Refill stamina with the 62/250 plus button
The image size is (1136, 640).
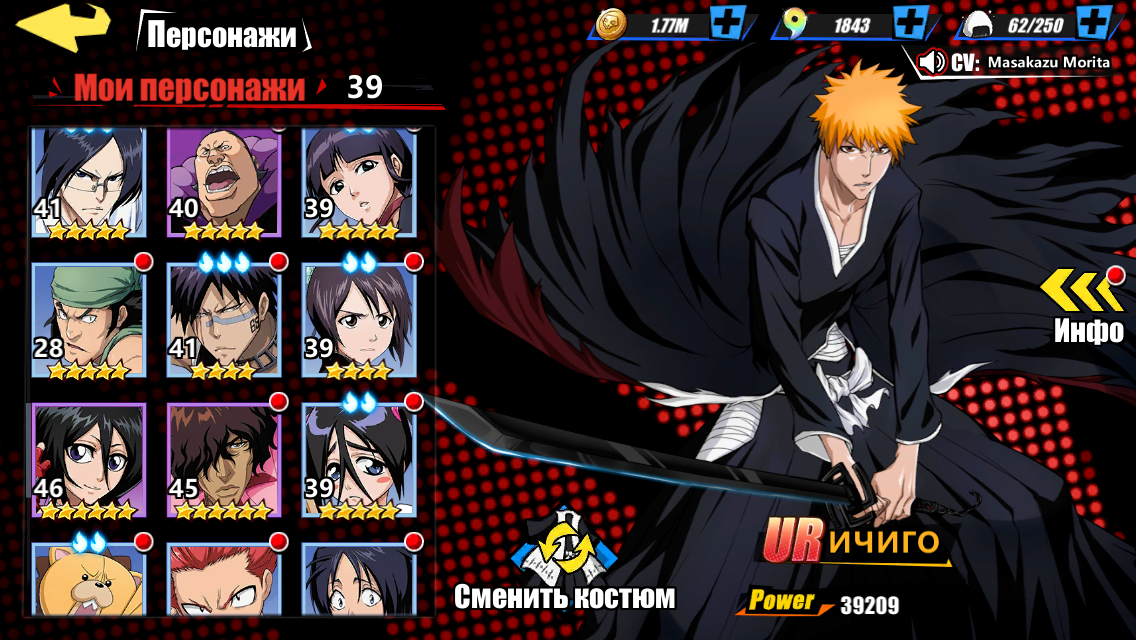[1096, 22]
